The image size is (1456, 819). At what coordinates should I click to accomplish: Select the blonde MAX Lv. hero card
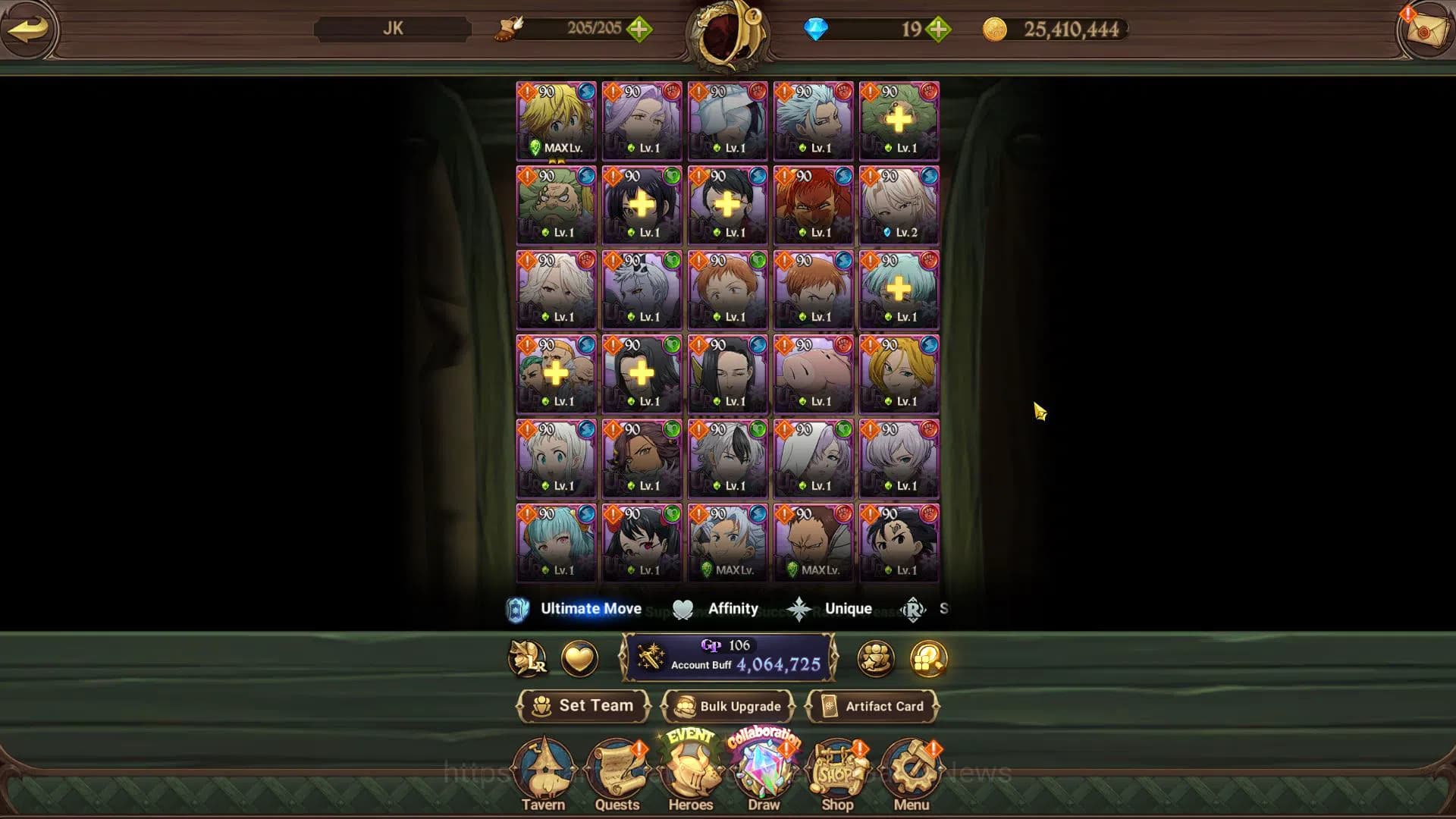point(556,121)
